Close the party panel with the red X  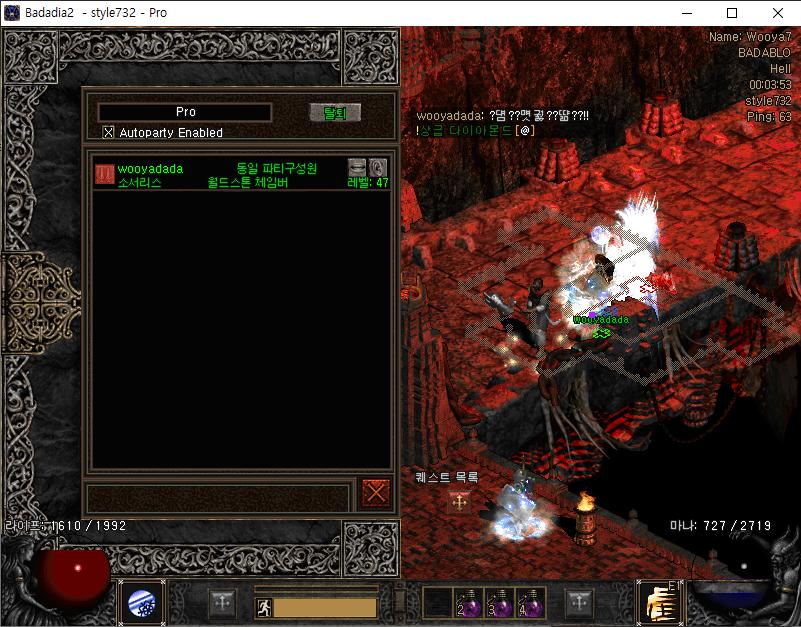tap(376, 493)
